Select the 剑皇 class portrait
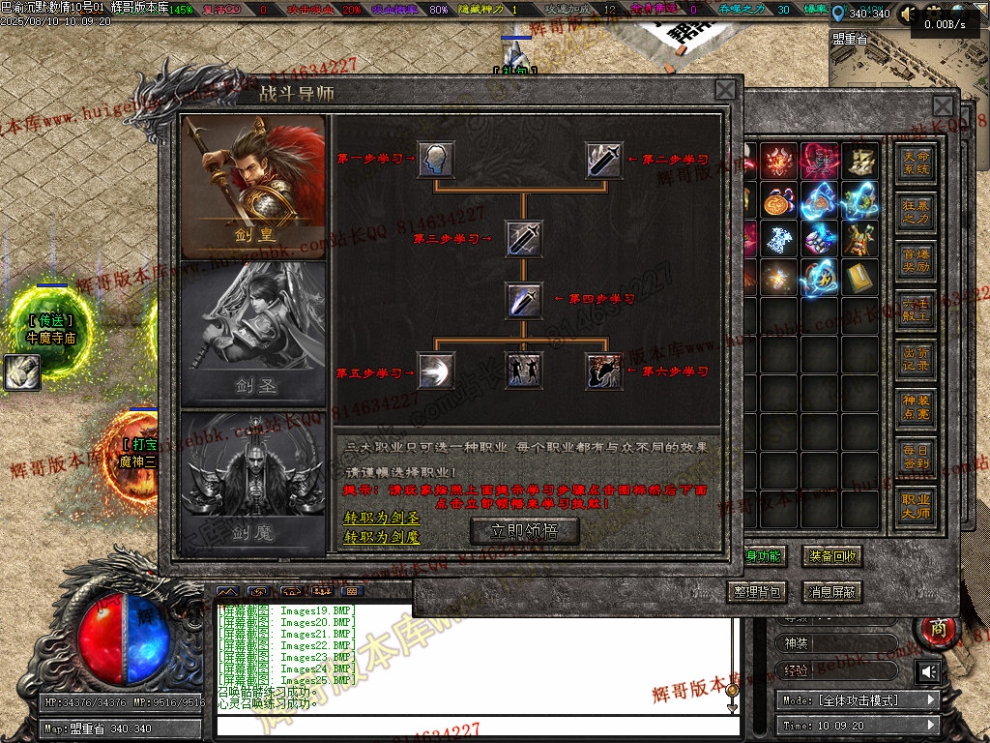 tap(253, 185)
